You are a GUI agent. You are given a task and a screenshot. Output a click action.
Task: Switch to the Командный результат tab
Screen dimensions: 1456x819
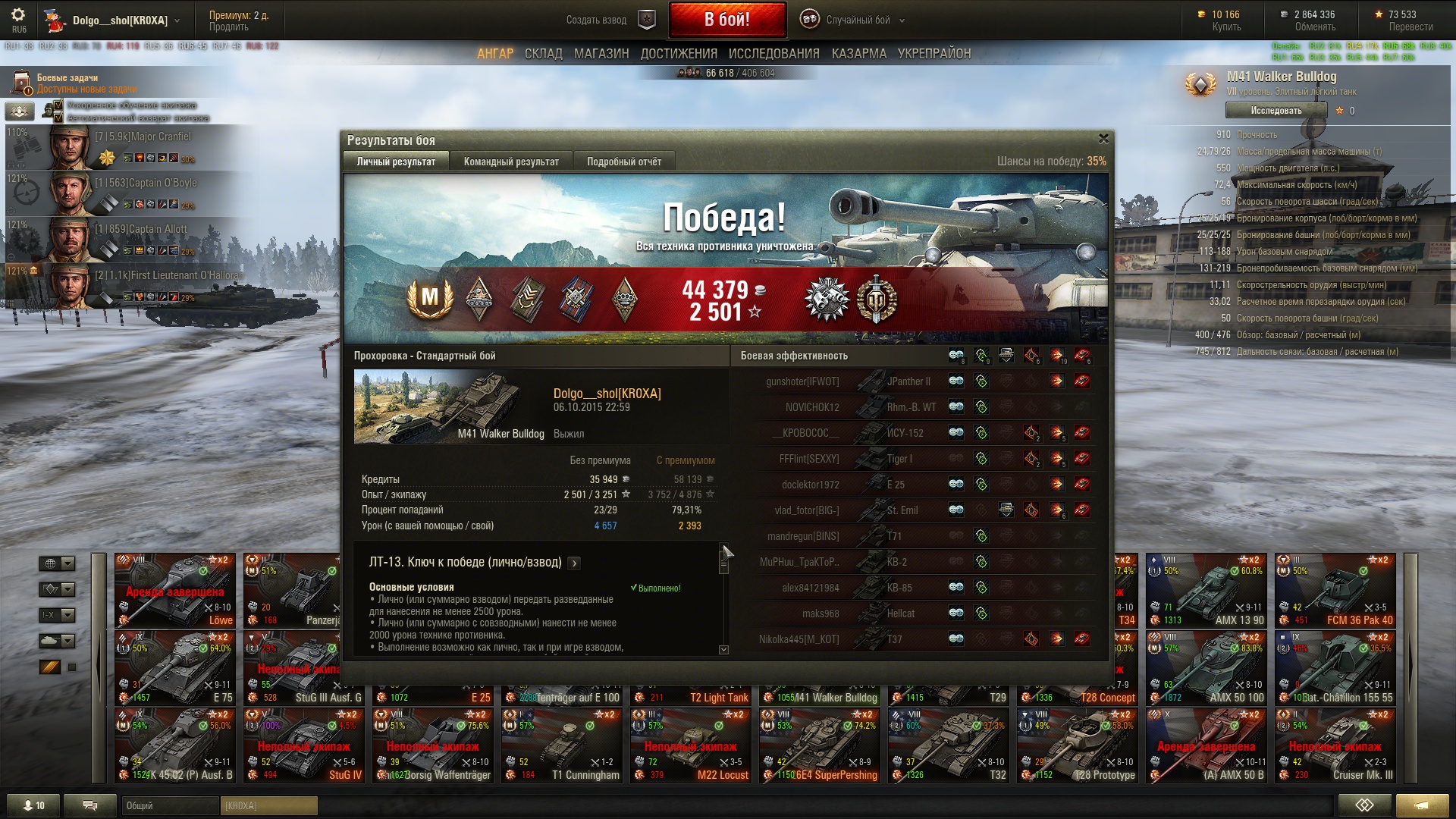tap(511, 162)
